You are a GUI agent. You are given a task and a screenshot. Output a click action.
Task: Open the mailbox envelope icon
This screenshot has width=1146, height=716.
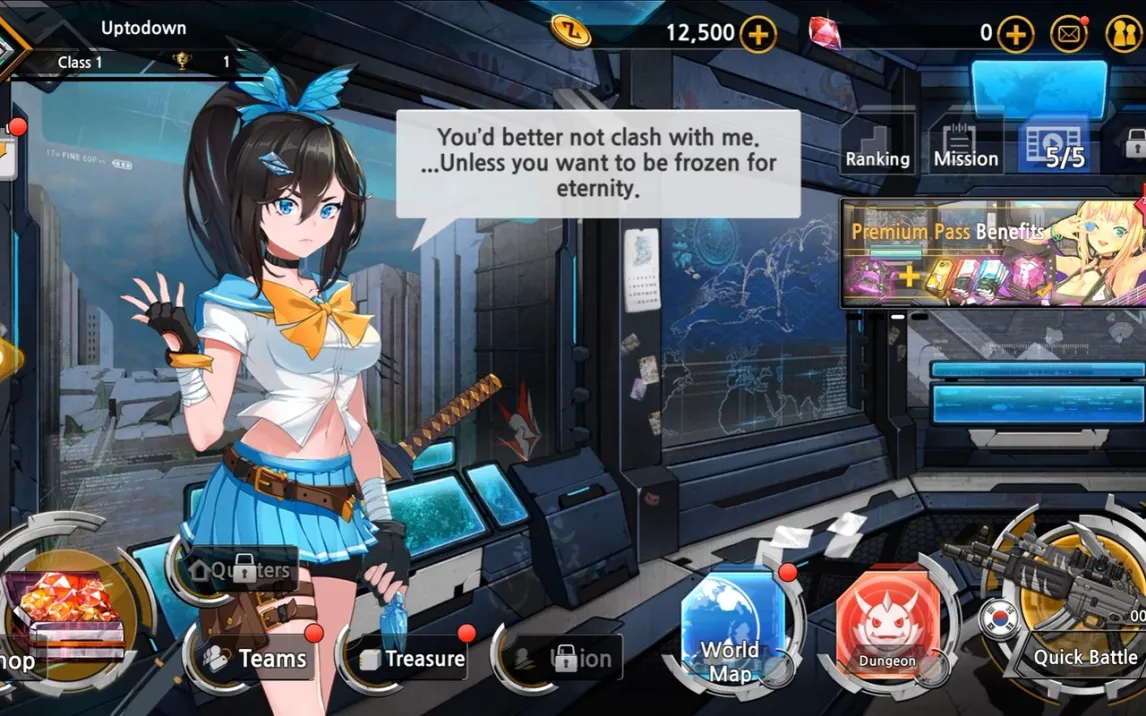(x=1069, y=34)
